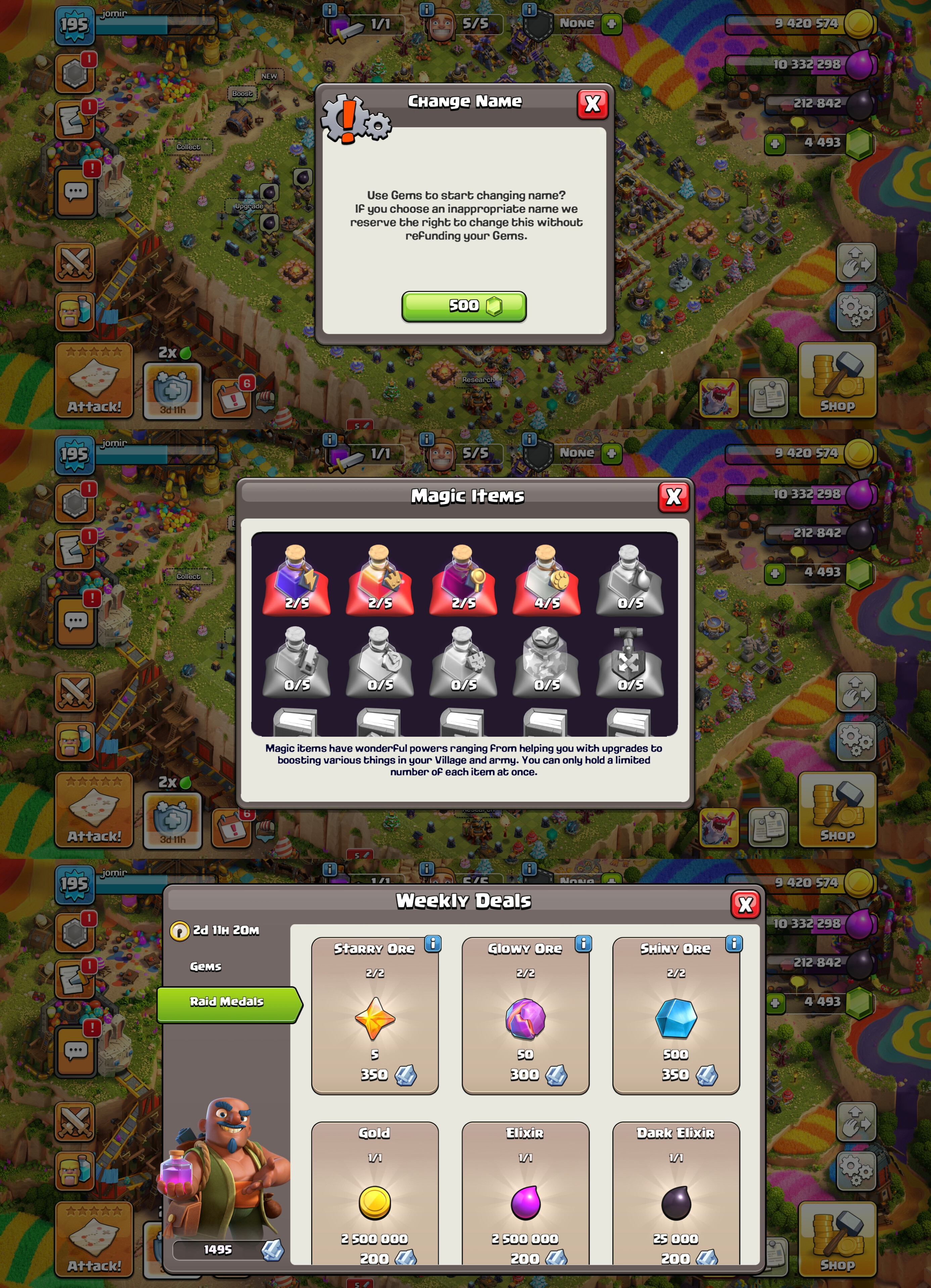The height and width of the screenshot is (1288, 931).
Task: Buy the Gold deal with raid medals
Action: [374, 1198]
